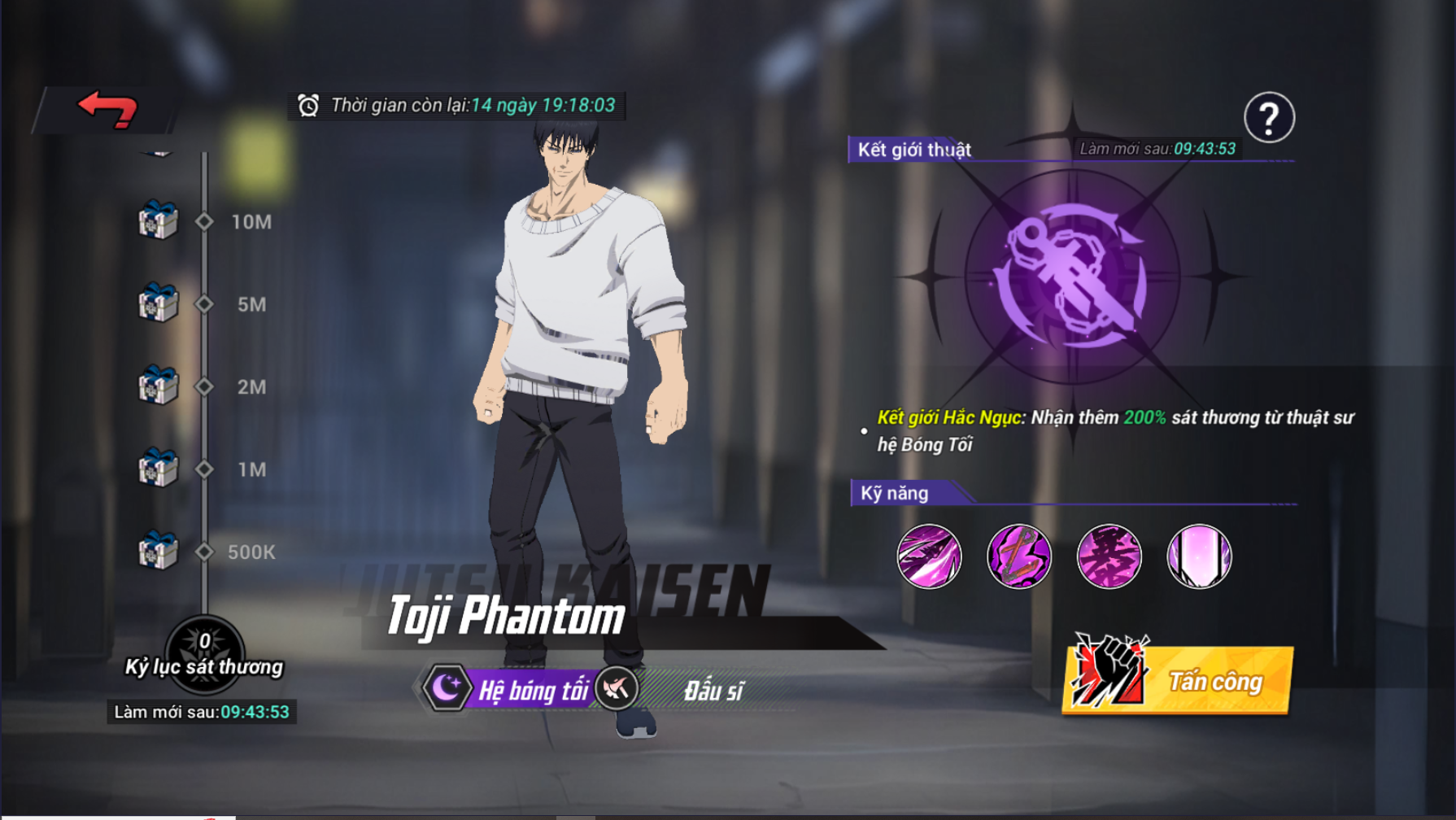Viewport: 1456px width, 820px height.
Task: Claim the 5M damage reward gift box
Action: [x=158, y=303]
